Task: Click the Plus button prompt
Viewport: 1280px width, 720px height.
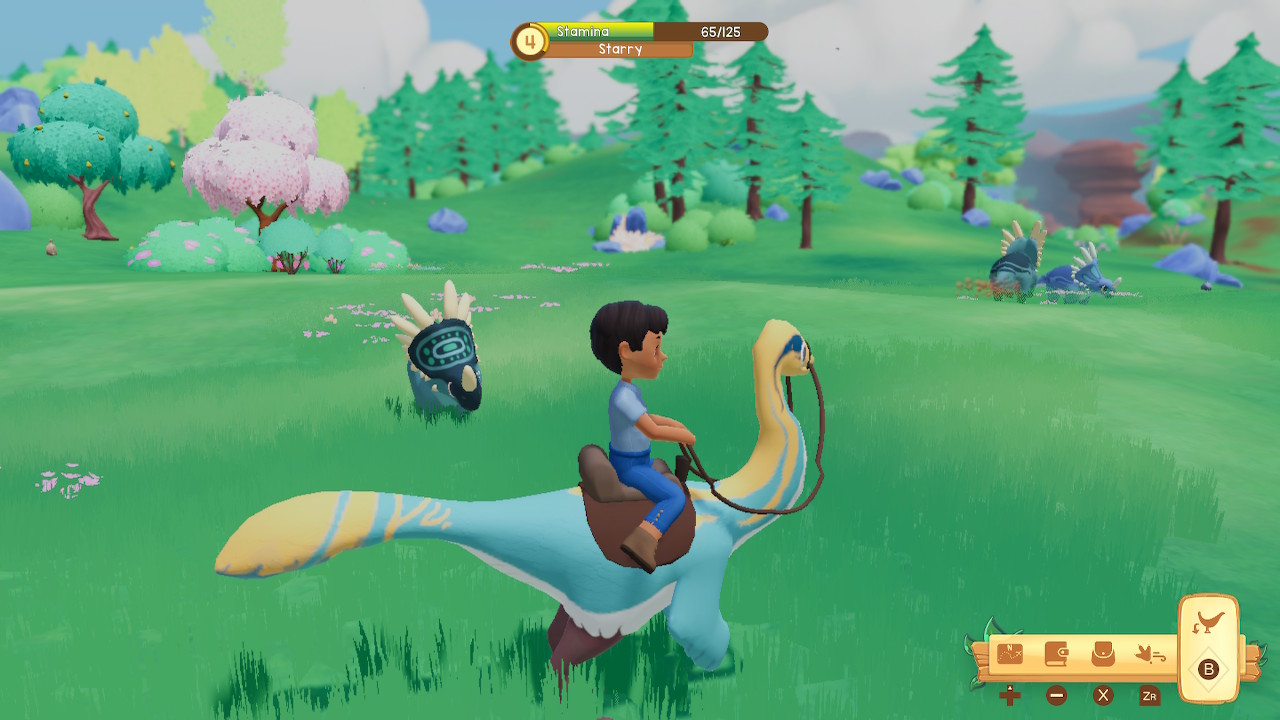Action: click(1010, 696)
